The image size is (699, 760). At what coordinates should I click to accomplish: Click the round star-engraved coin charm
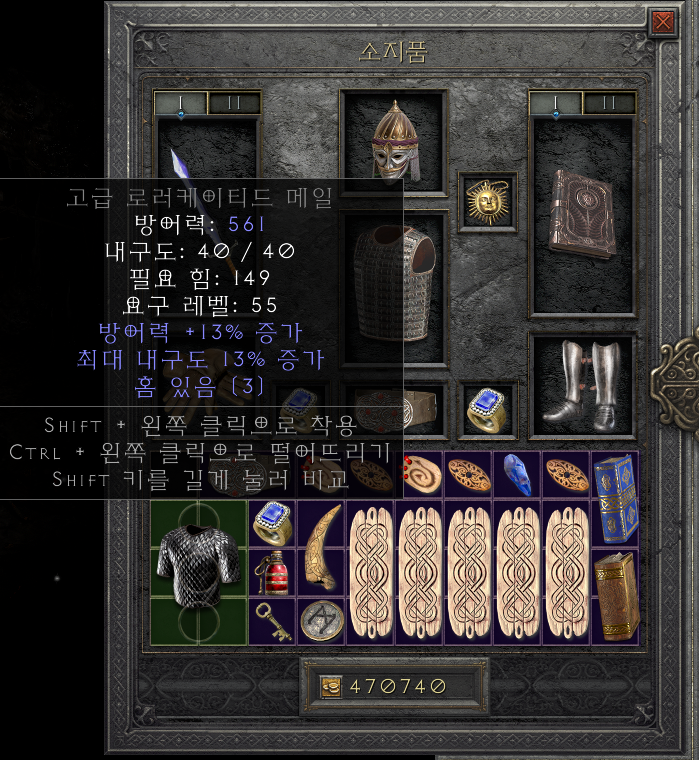(x=321, y=620)
